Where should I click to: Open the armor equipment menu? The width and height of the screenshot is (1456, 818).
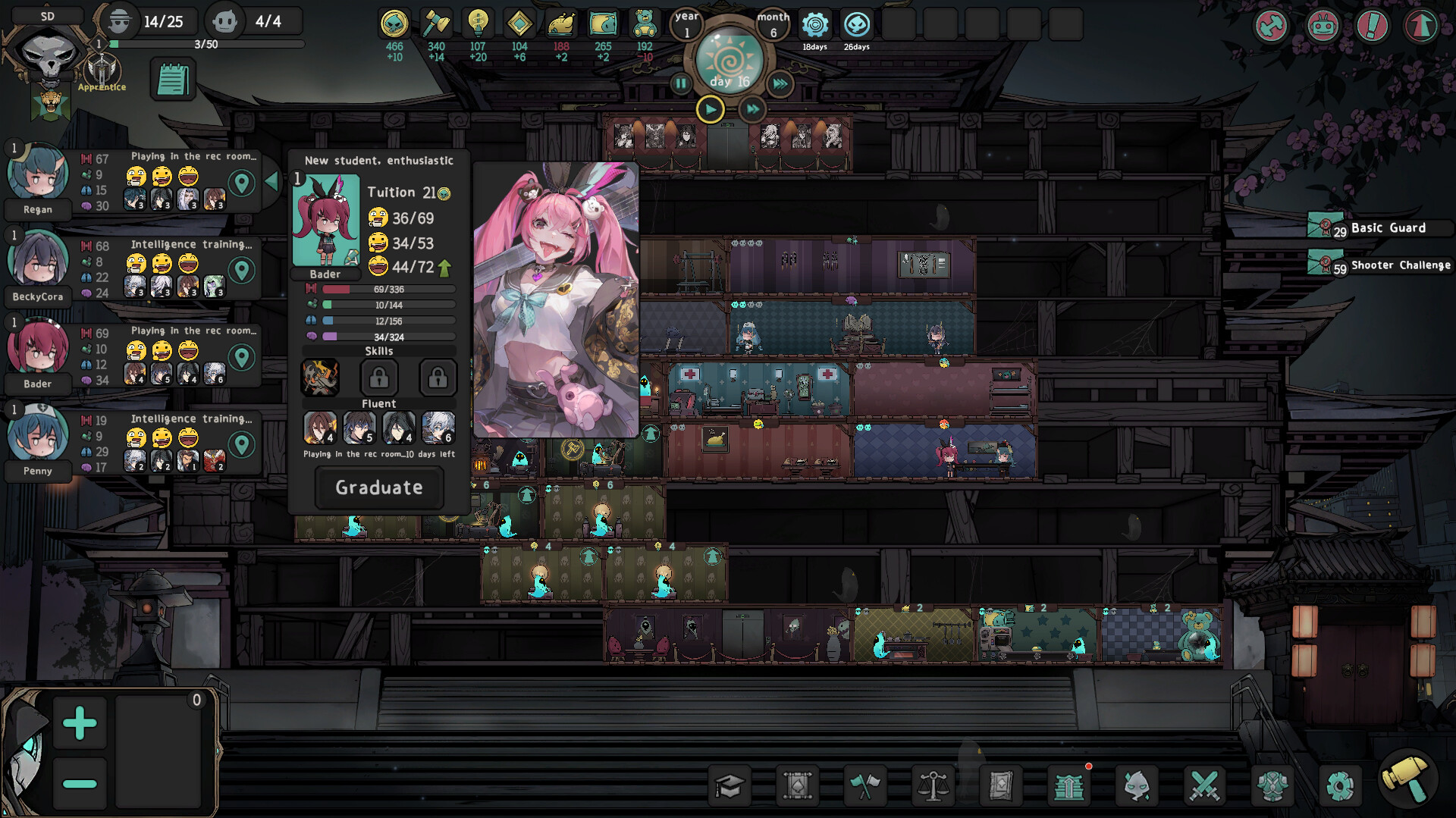coord(1272,786)
